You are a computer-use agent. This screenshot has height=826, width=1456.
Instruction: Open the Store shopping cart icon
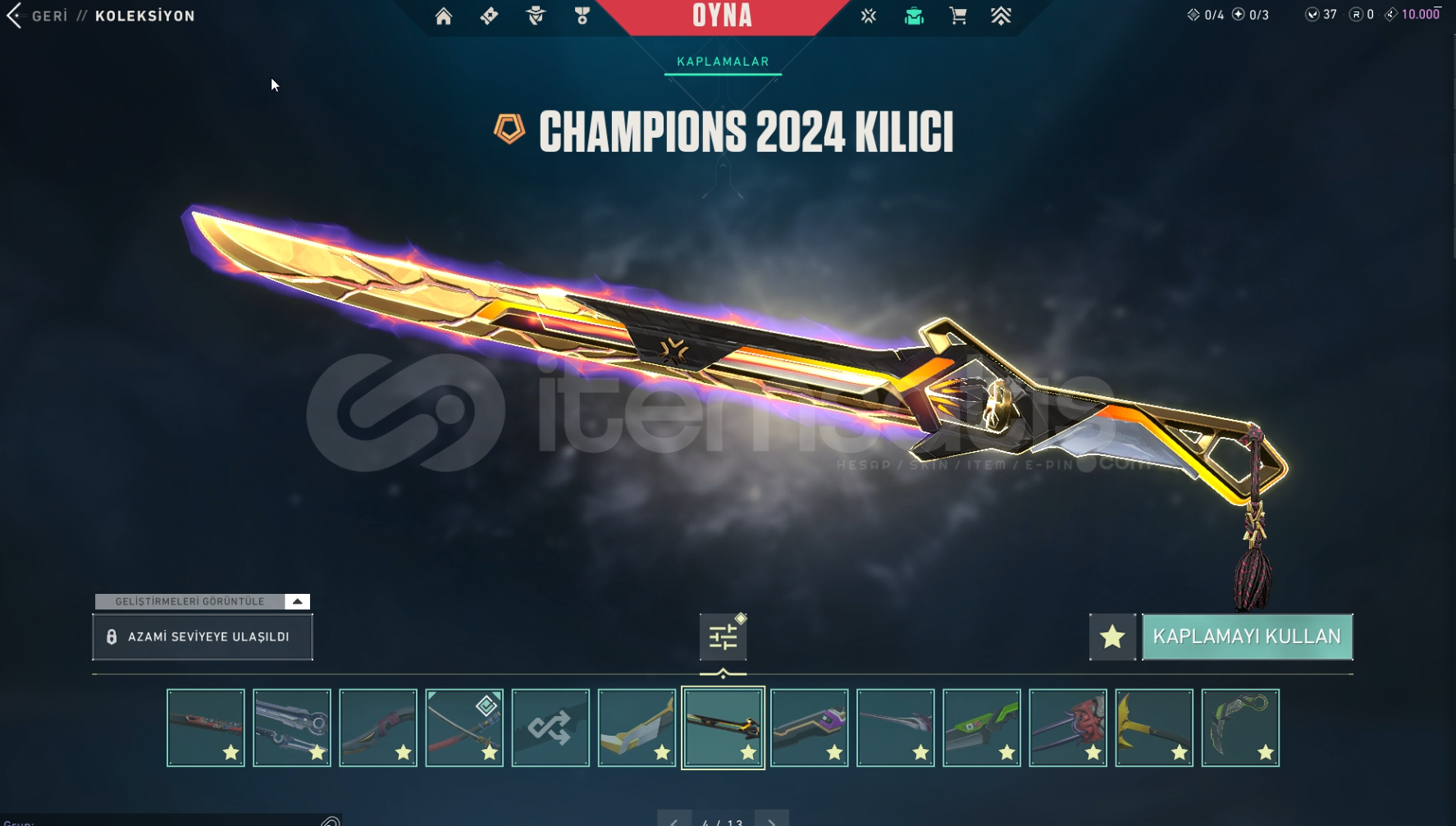click(957, 16)
